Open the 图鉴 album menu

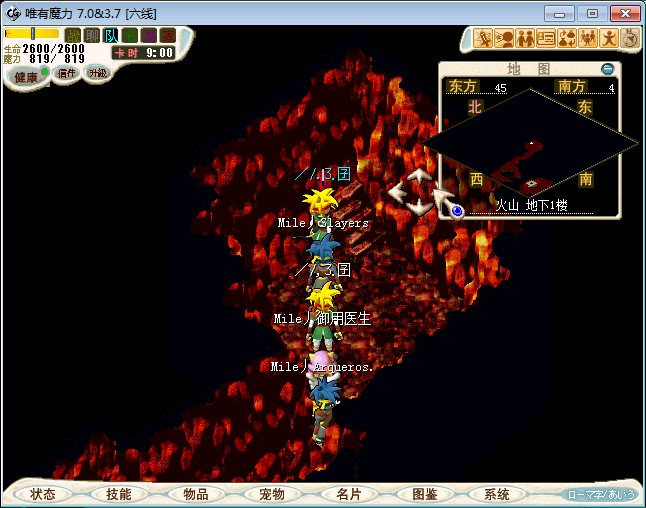(424, 494)
